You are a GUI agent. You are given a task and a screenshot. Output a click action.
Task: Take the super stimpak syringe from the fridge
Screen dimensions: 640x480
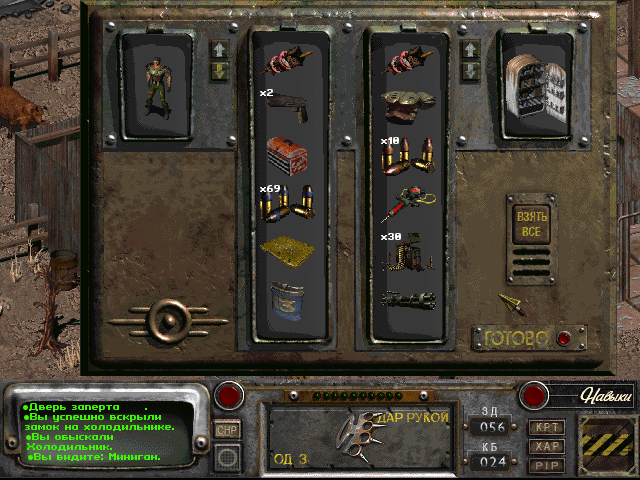tap(409, 203)
